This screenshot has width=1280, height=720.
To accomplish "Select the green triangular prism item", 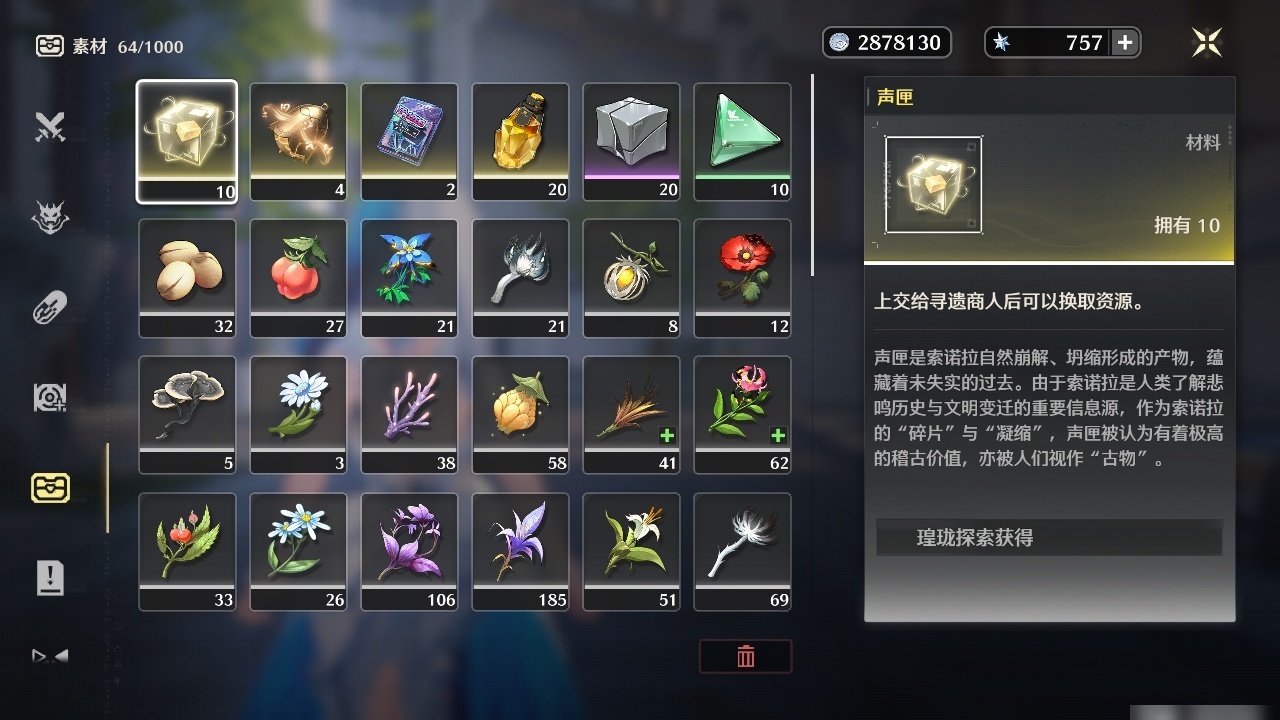I will tap(742, 140).
